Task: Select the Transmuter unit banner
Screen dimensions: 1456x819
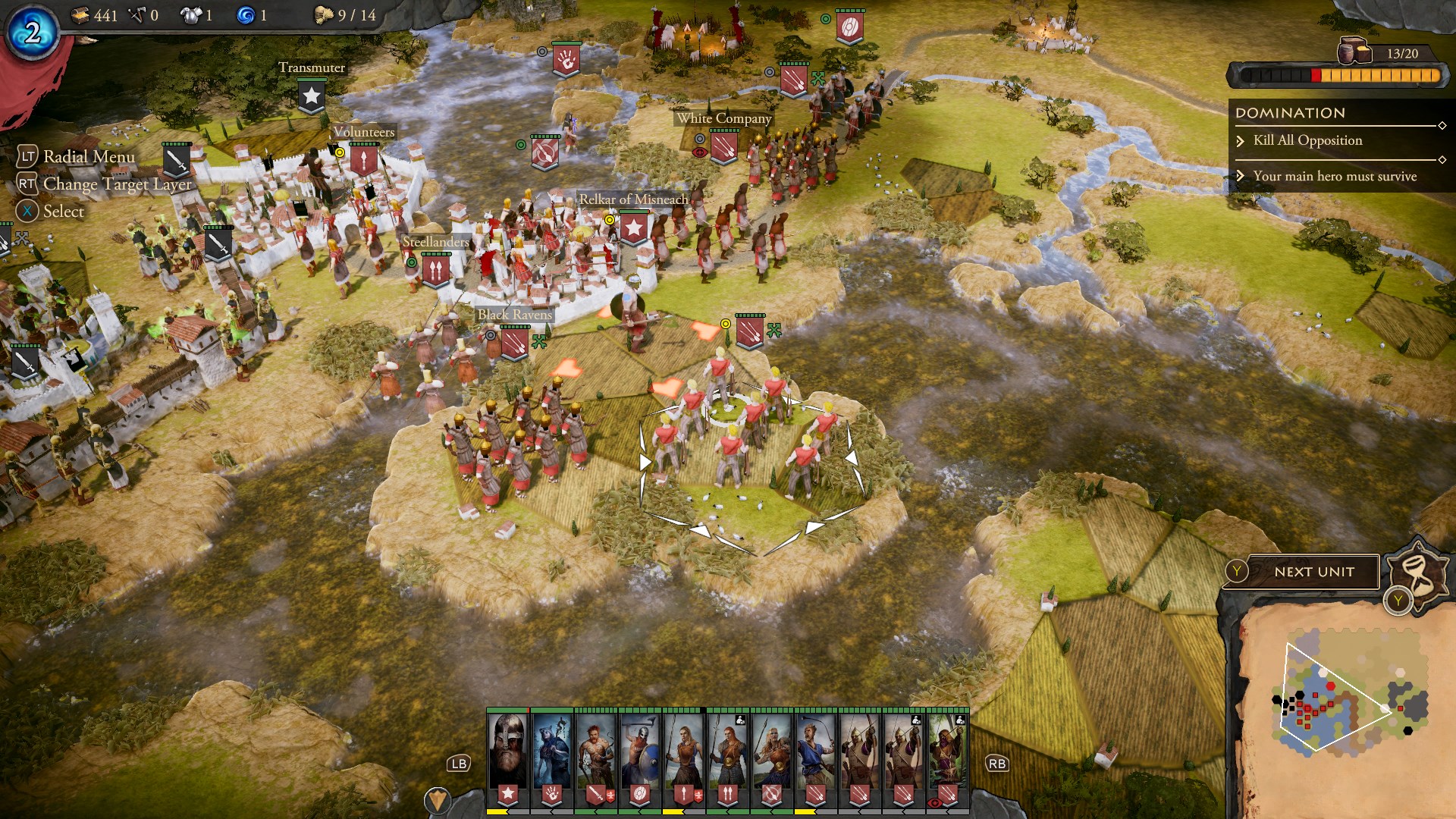Action: 312,96
